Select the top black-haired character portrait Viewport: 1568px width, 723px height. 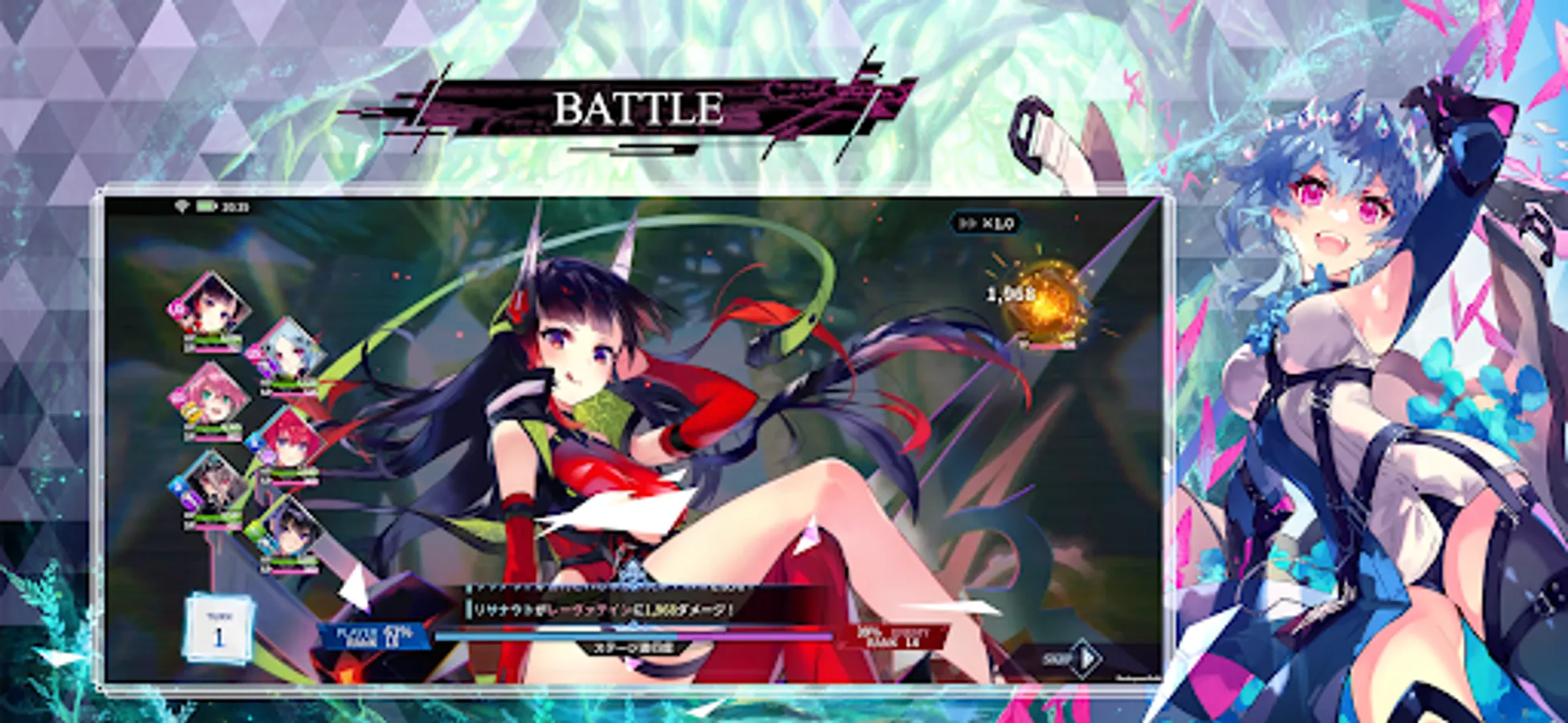coord(210,311)
